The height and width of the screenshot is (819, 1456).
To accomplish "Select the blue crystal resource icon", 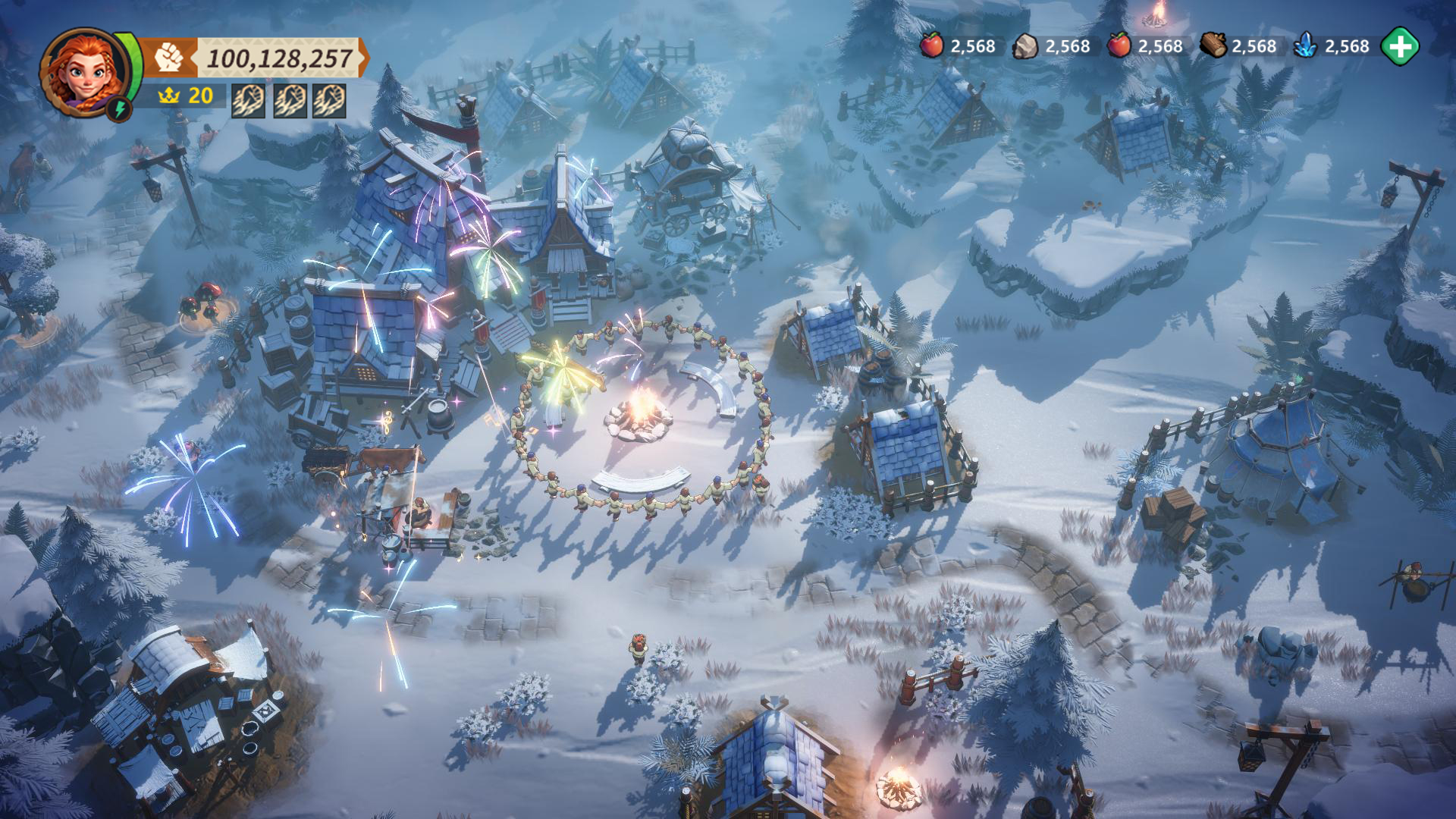I will 1305,46.
